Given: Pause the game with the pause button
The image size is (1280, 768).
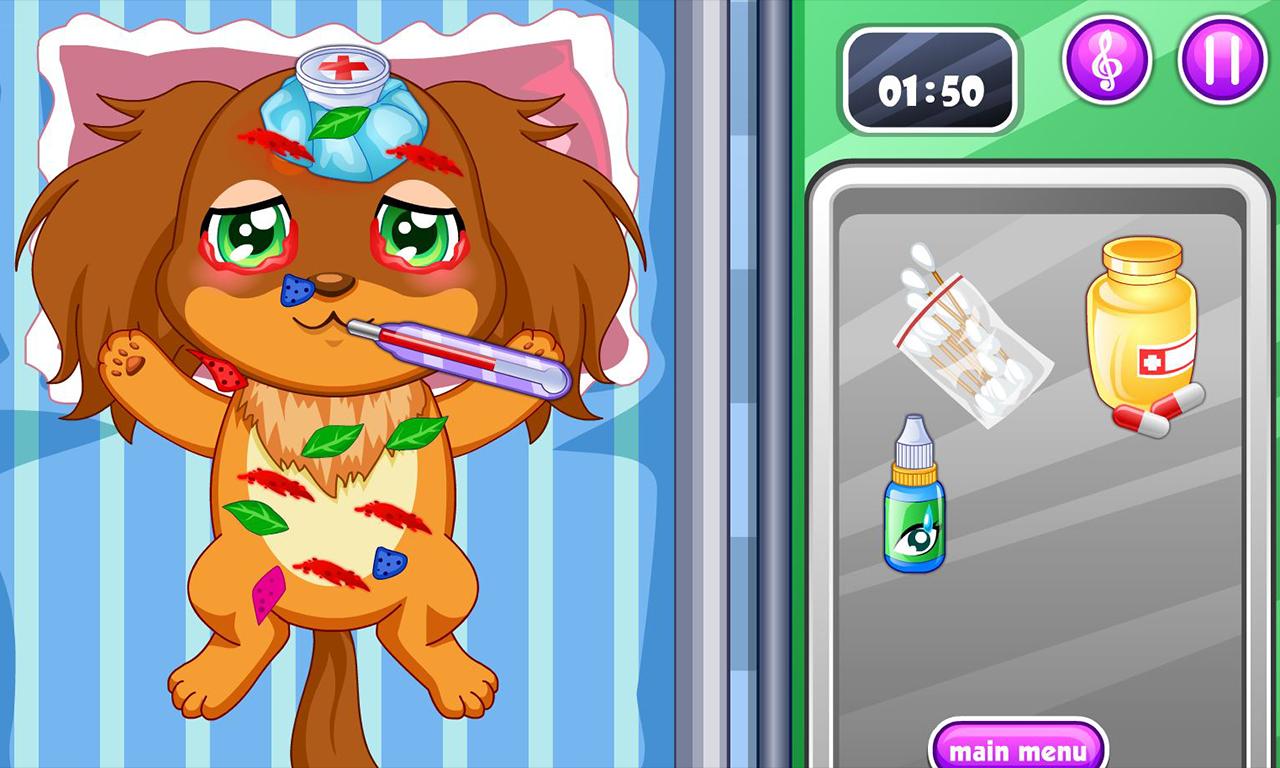Looking at the screenshot, I should point(1222,60).
